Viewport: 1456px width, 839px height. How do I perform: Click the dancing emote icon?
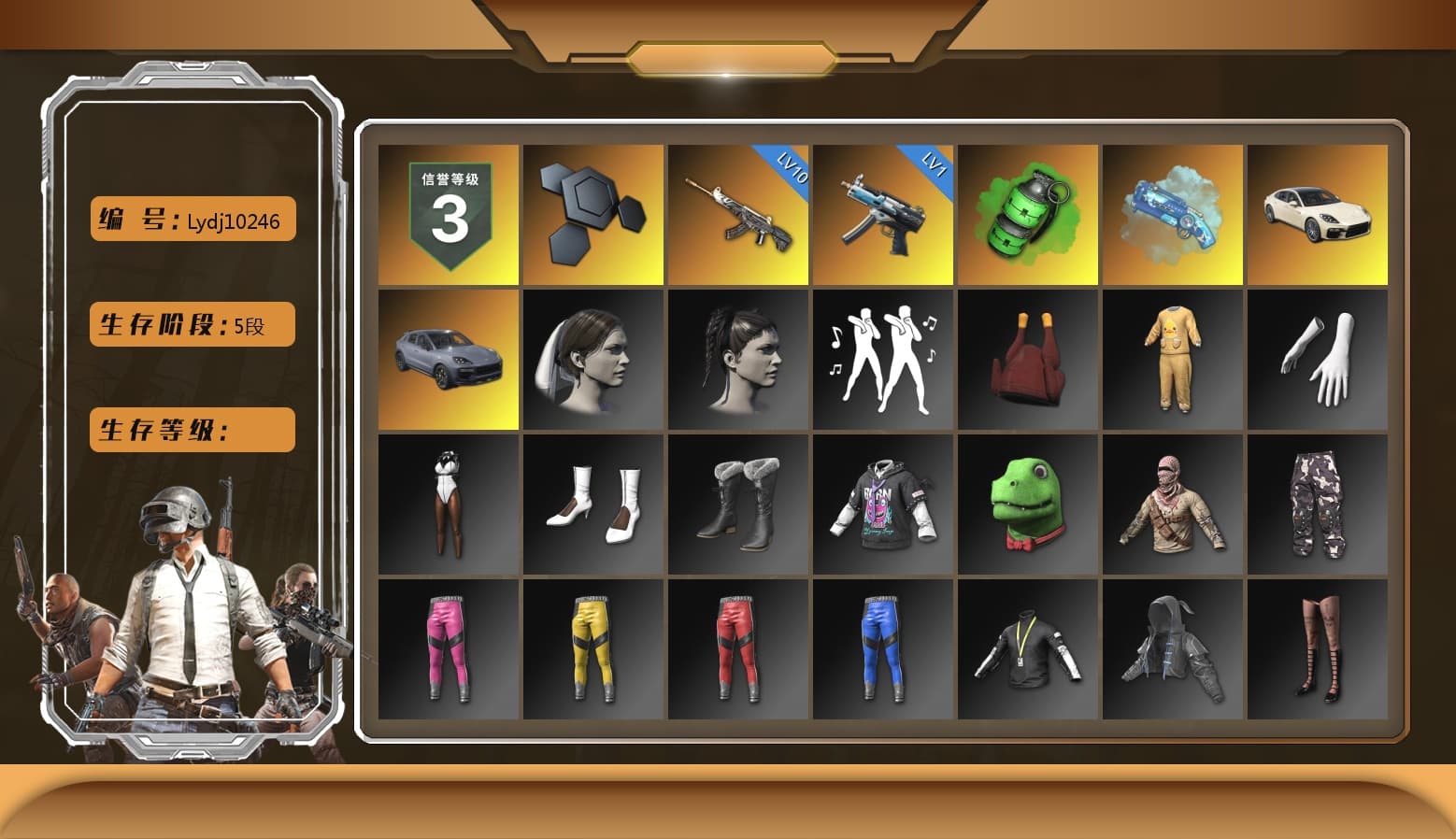[882, 360]
